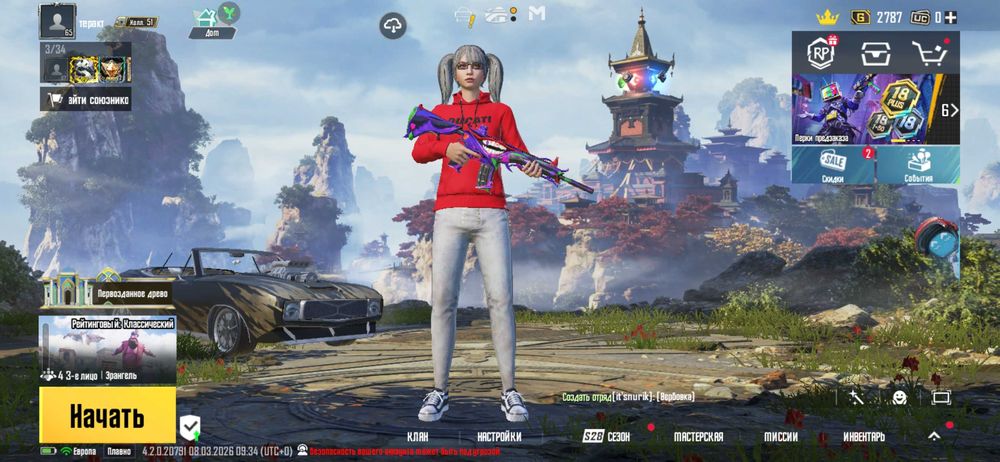Open the cloud download icon

pos(392,25)
